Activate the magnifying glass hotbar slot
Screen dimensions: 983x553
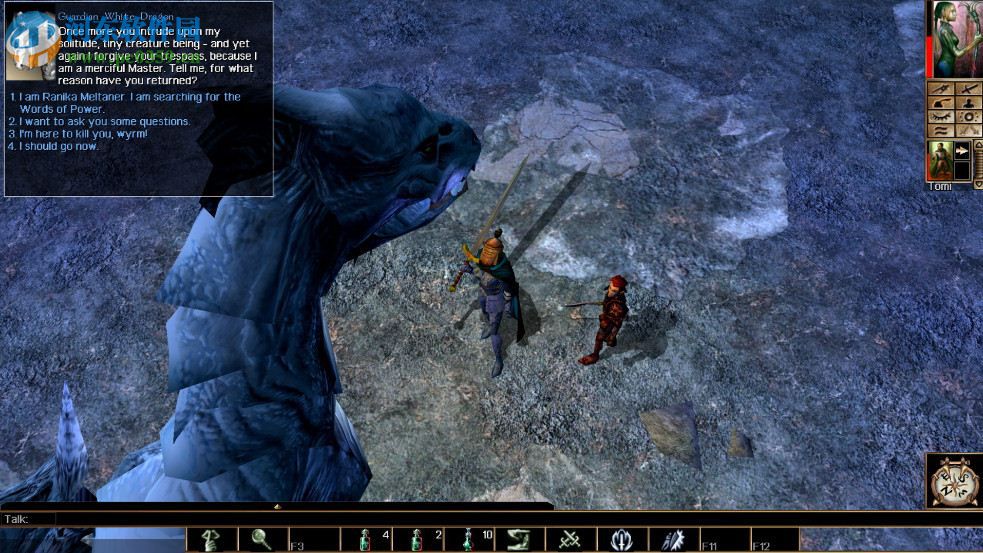coord(262,540)
